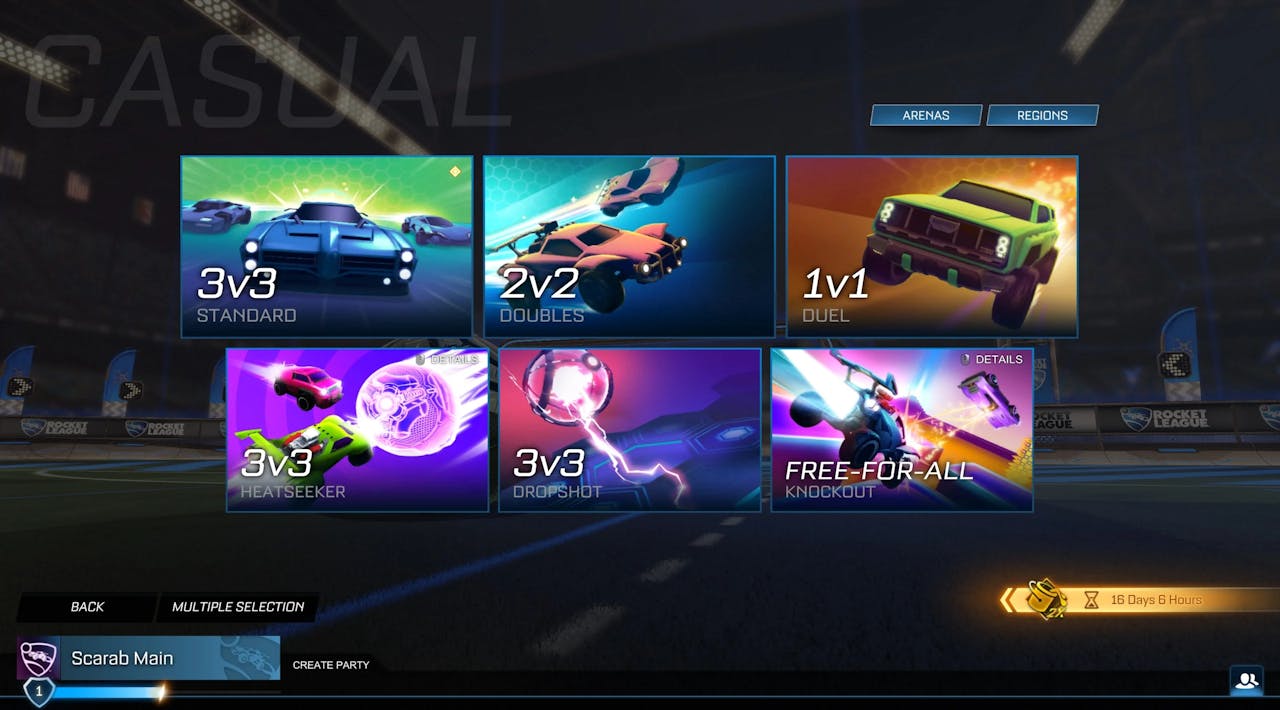Image resolution: width=1280 pixels, height=710 pixels.
Task: Open the friends list icon
Action: (x=1246, y=681)
